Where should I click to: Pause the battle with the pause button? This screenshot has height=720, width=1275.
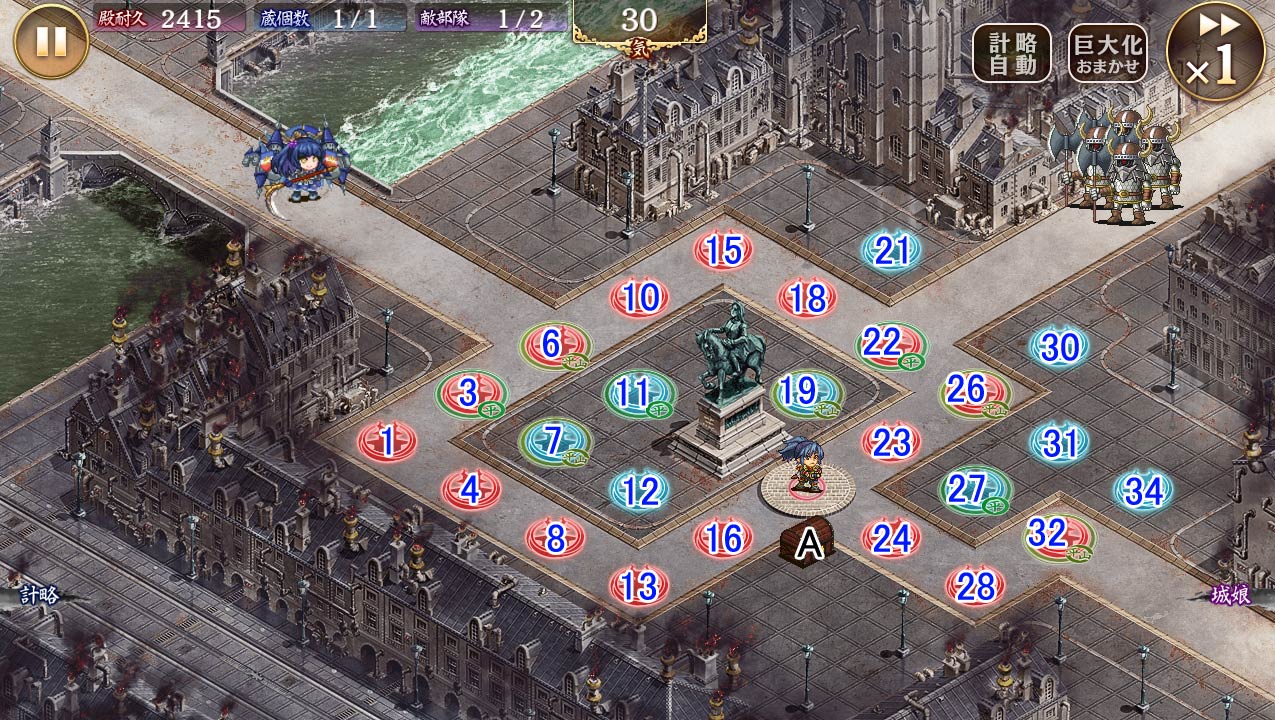[x=52, y=41]
